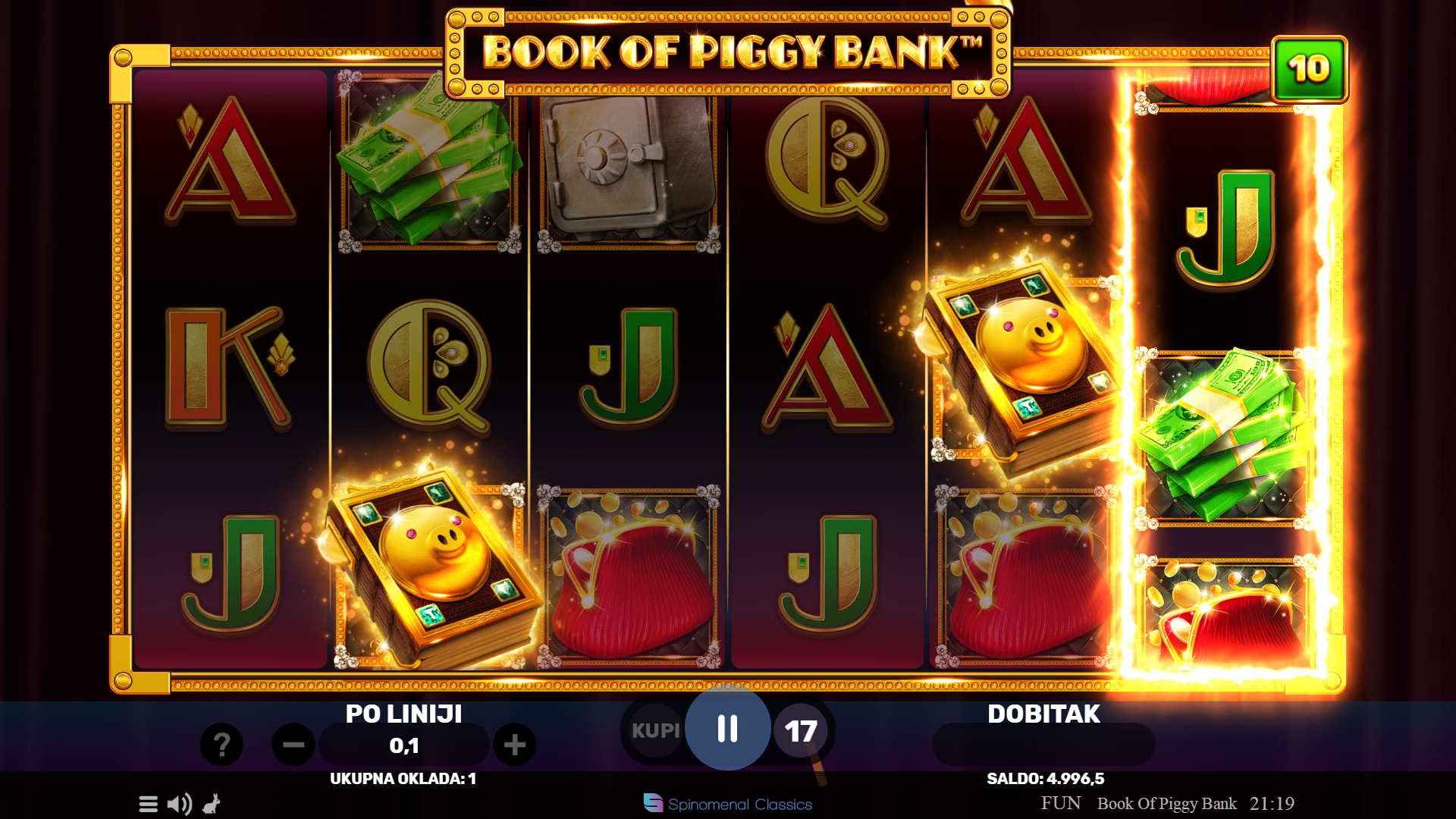Increase the bet per line with plus
The image size is (1456, 819).
pos(515,745)
